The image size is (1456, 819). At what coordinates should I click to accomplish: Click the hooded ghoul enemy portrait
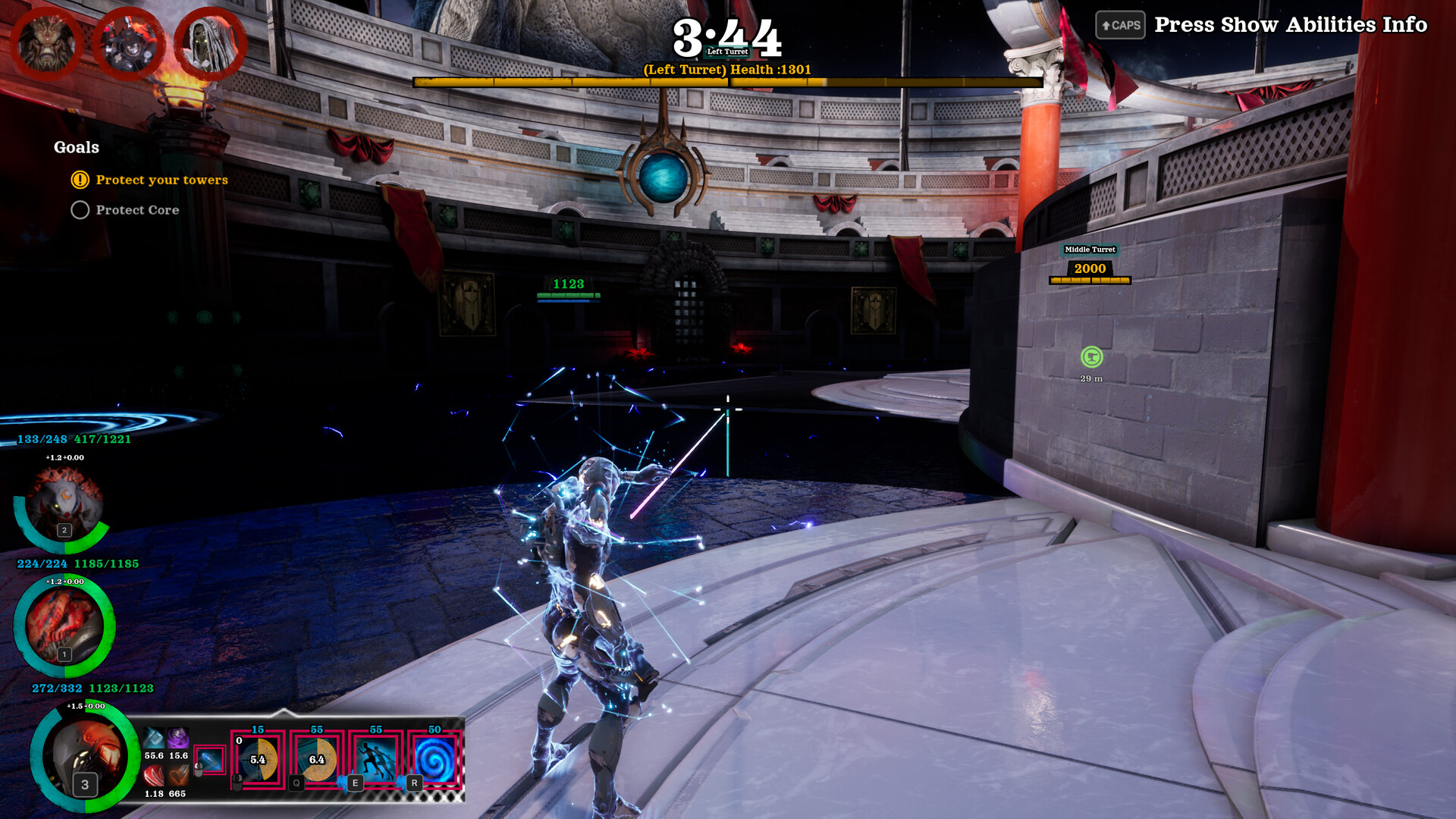coord(209,43)
